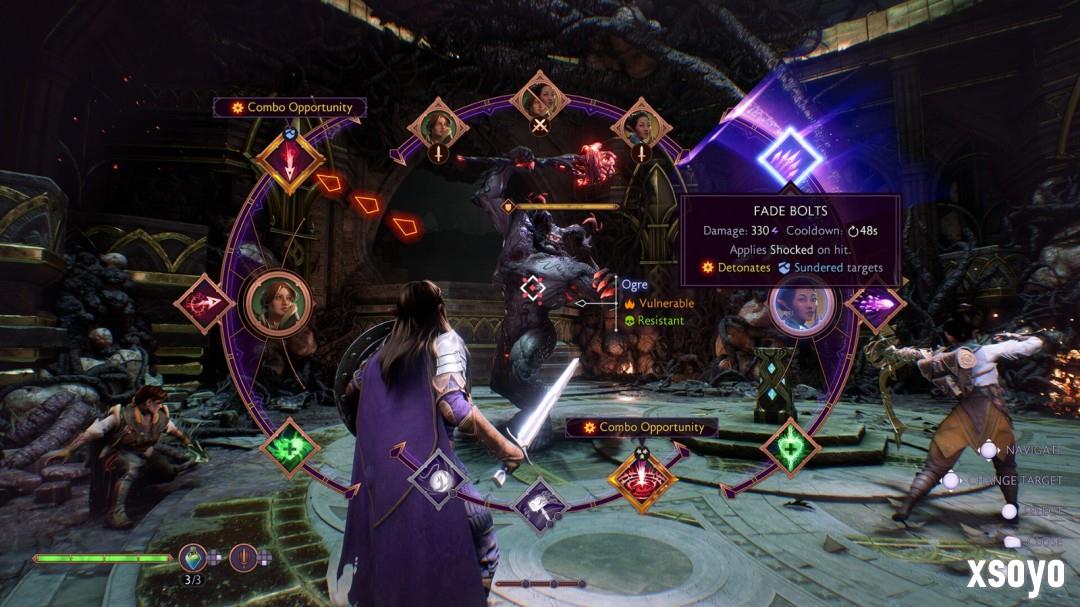Viewport: 1080px width, 607px height.
Task: Activate the white swirl ability diamond
Action: [x=438, y=479]
